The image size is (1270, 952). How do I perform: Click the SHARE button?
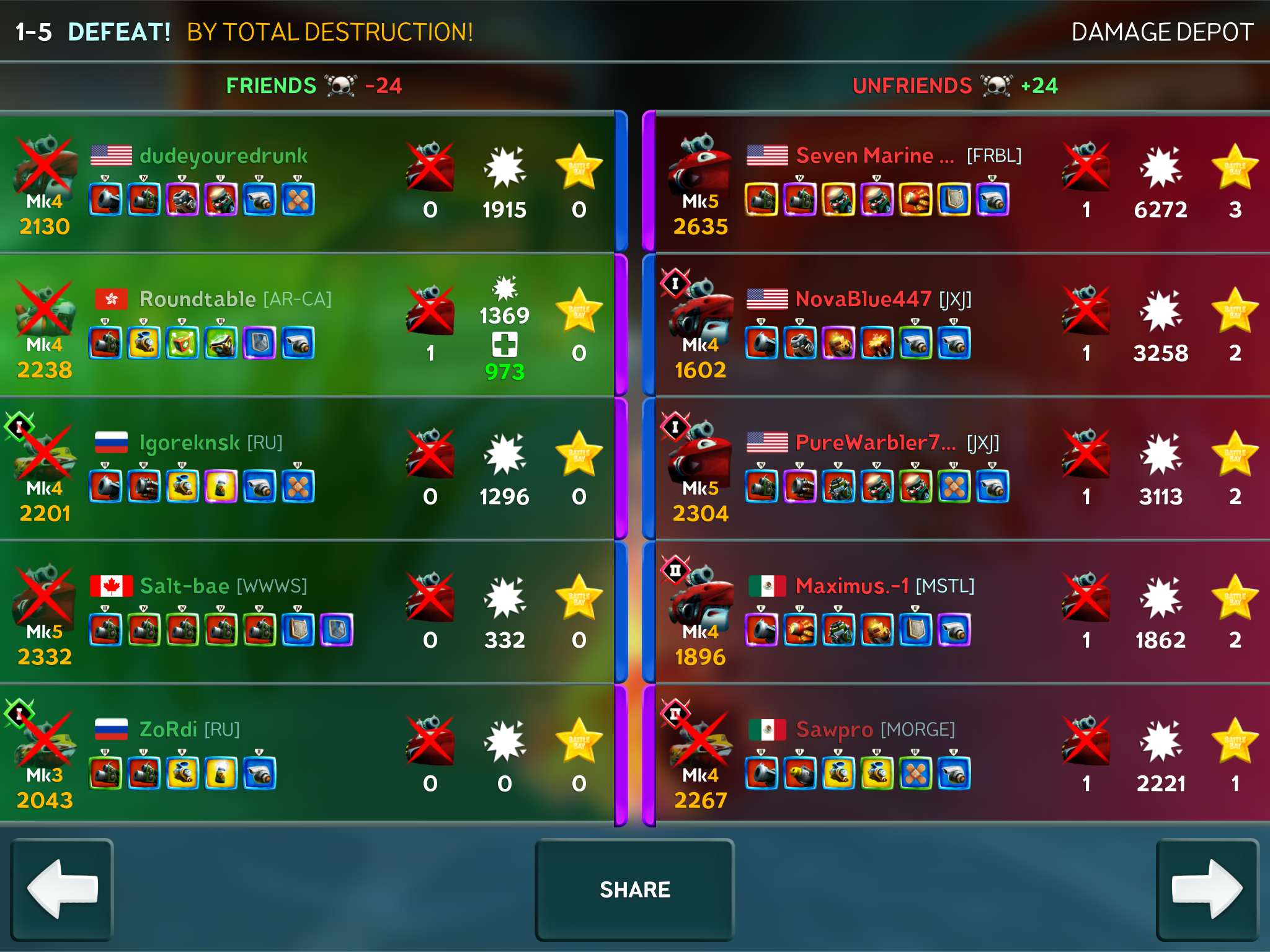634,889
